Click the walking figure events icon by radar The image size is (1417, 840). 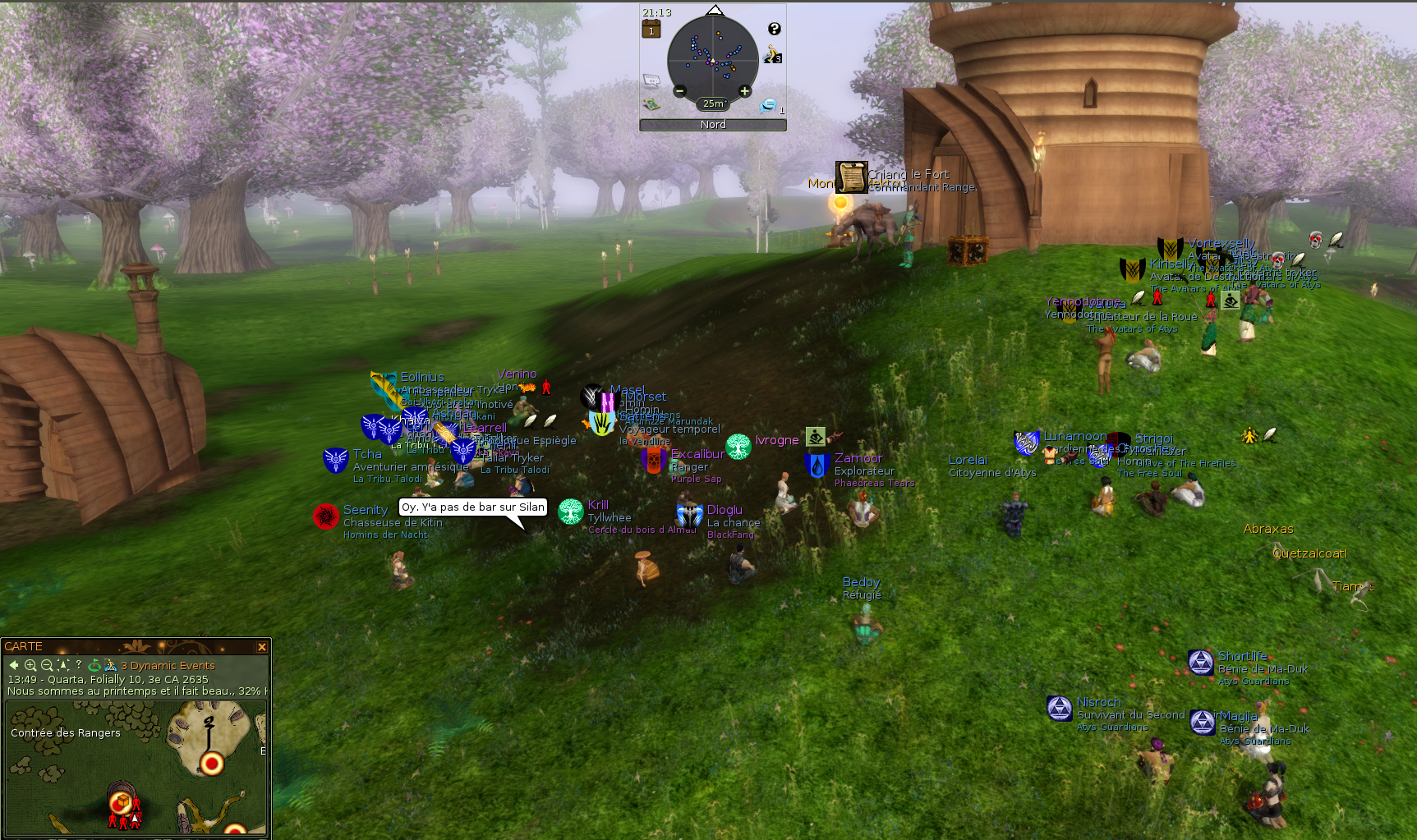[771, 55]
